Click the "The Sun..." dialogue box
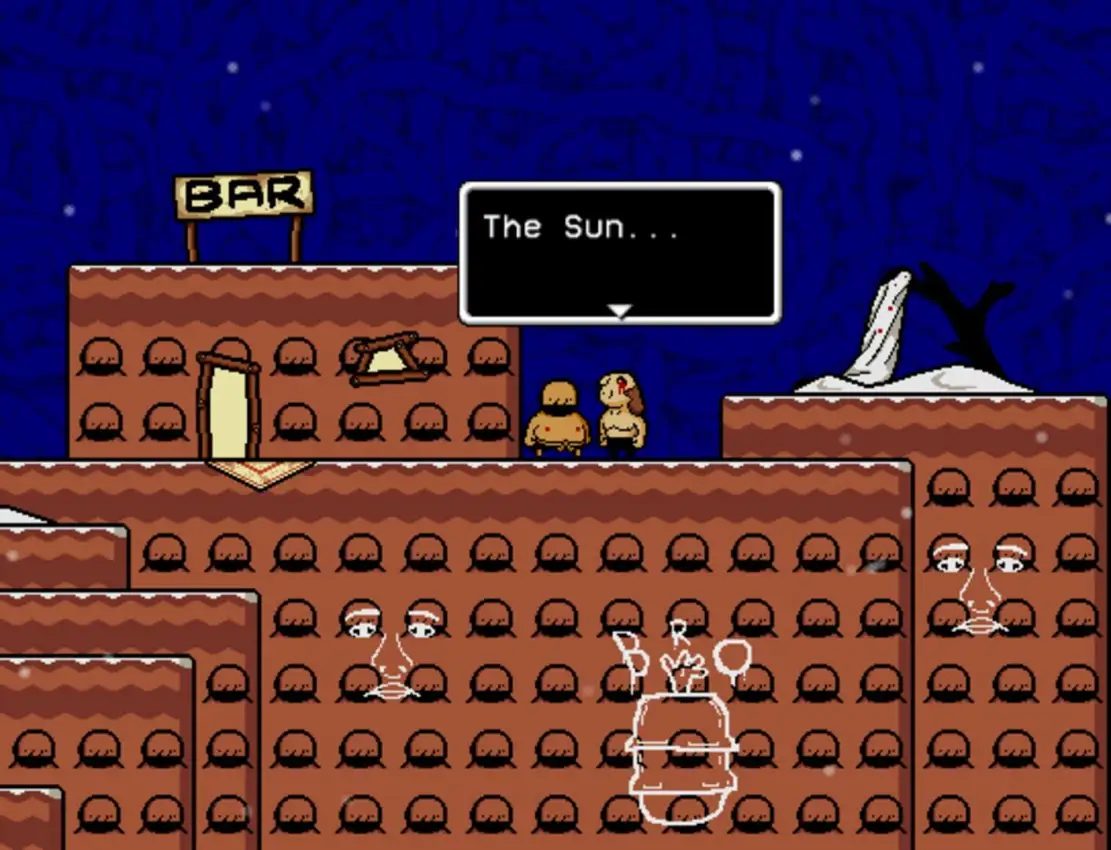Viewport: 1111px width, 850px height. (619, 252)
